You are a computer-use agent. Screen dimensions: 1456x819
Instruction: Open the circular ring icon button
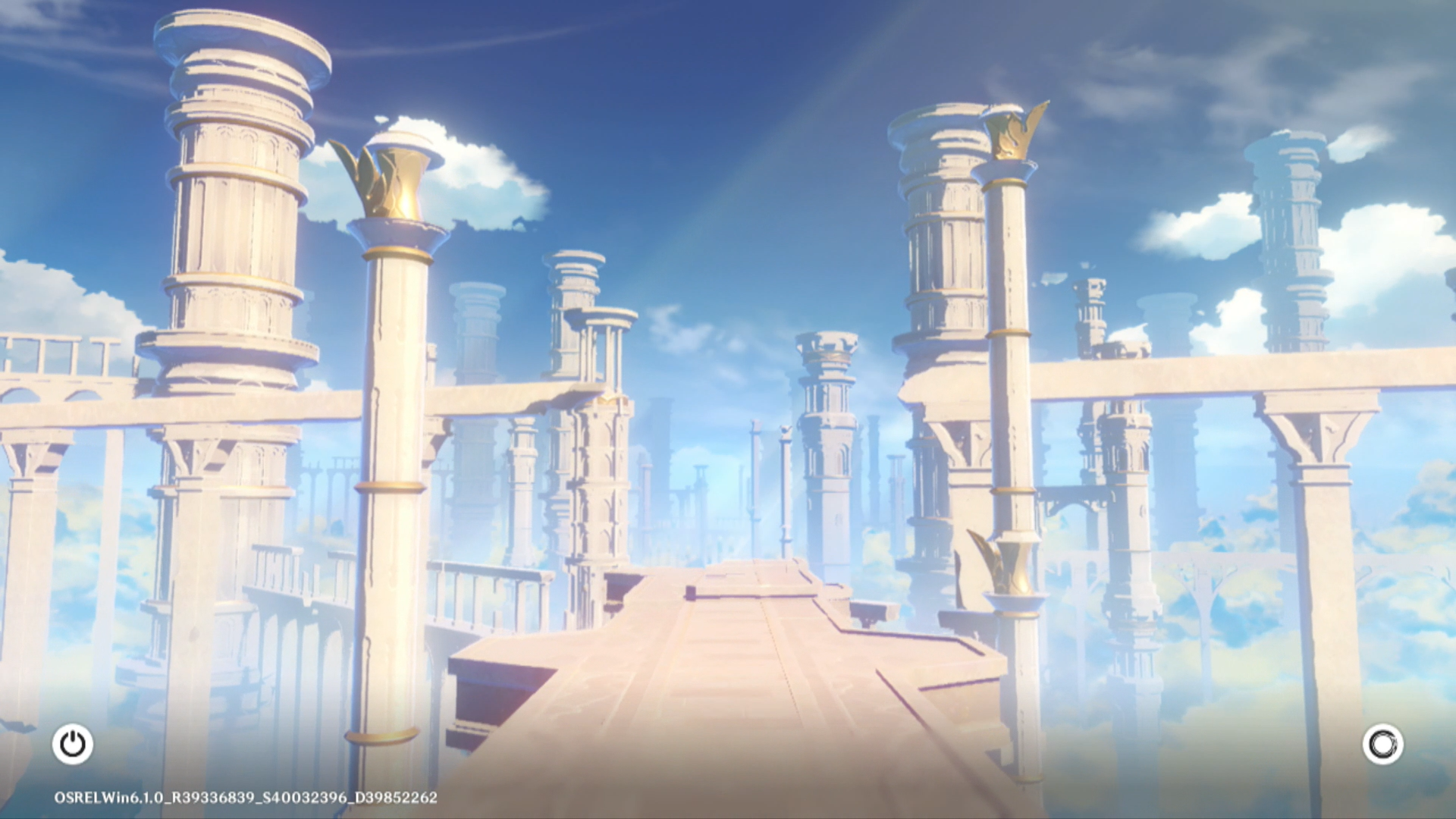[x=1382, y=744]
